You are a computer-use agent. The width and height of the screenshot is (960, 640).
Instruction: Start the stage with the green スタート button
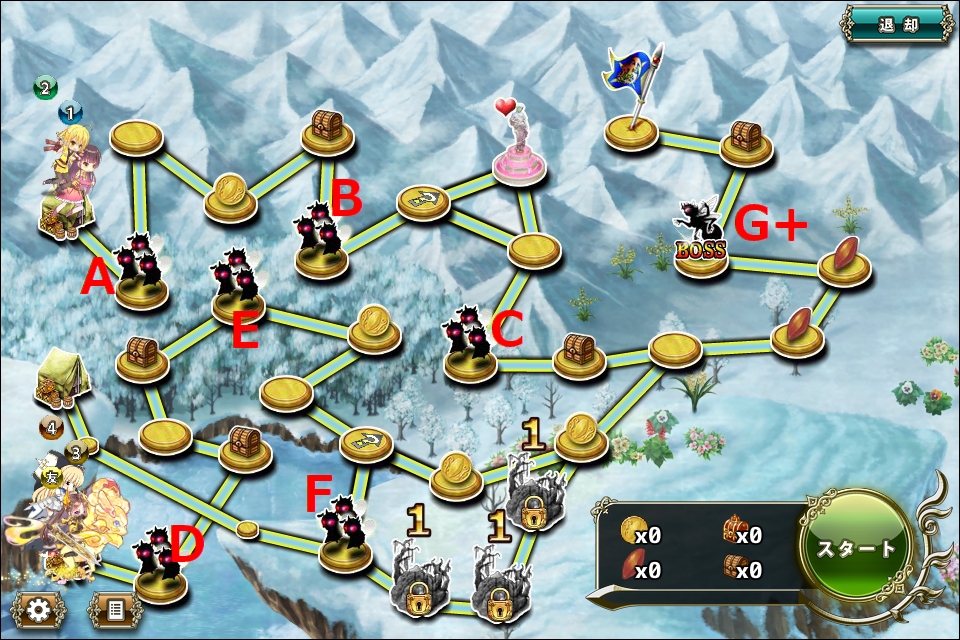(855, 549)
